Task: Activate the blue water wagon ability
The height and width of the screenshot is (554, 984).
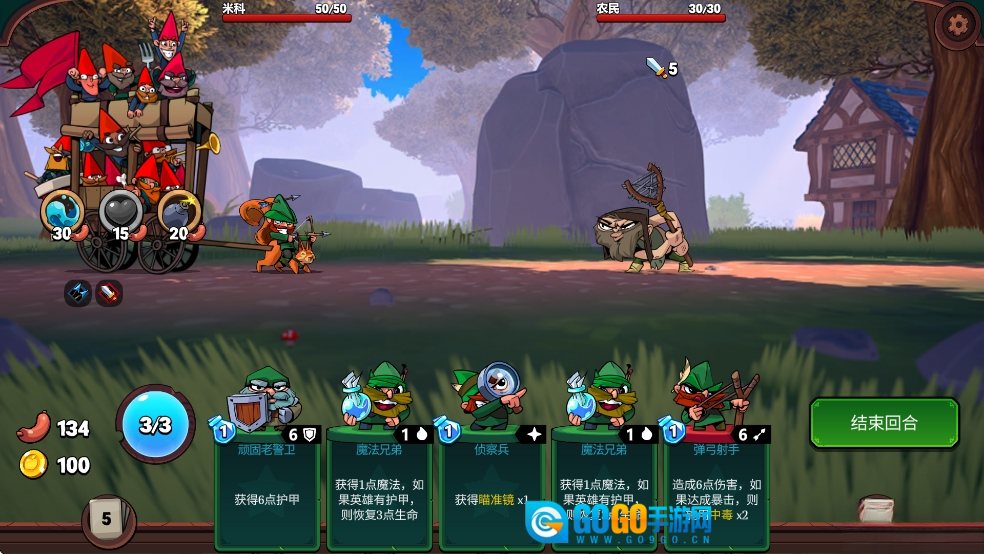Action: pyautogui.click(x=62, y=210)
